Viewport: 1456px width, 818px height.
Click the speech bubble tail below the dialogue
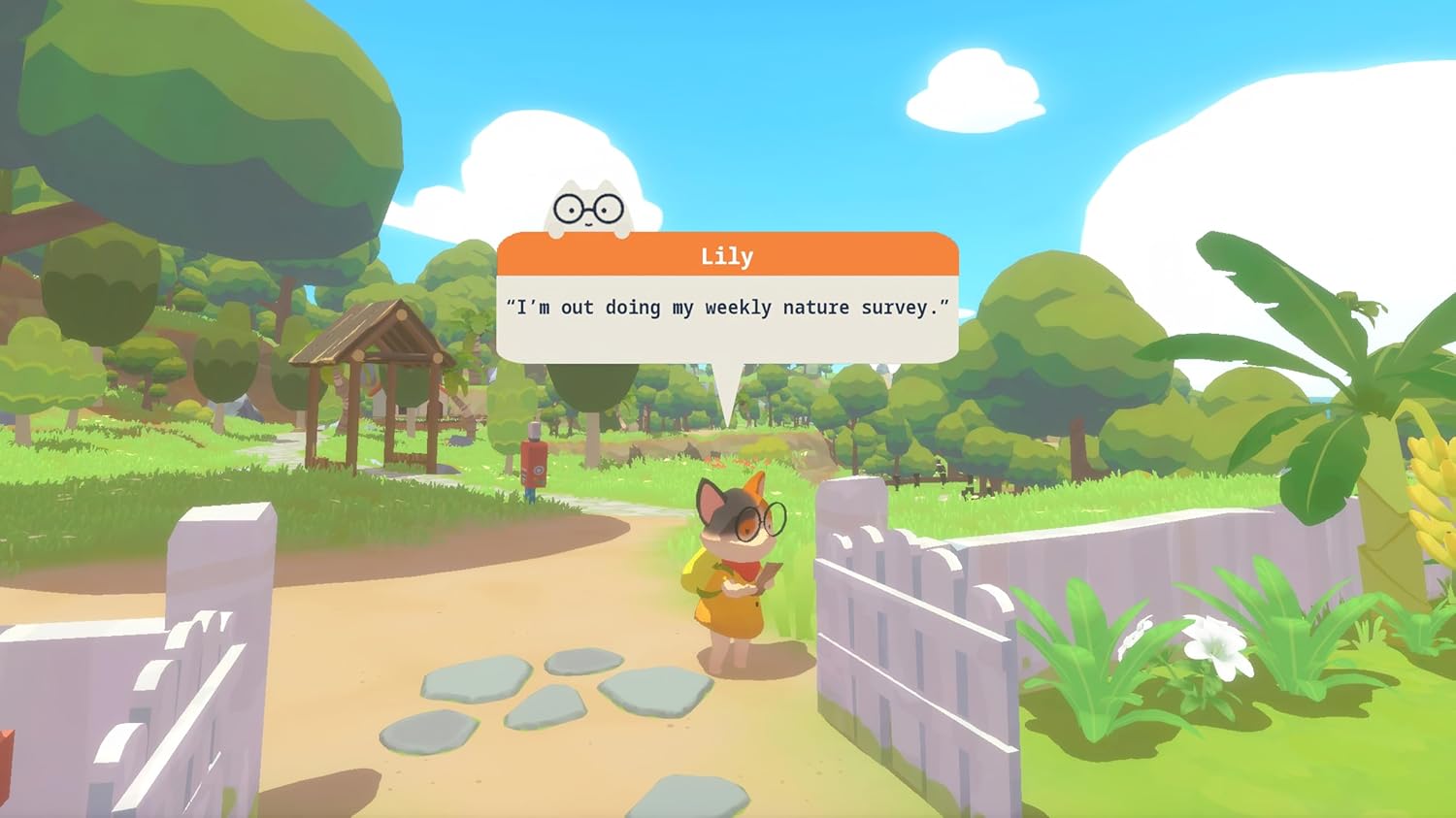[x=728, y=383]
